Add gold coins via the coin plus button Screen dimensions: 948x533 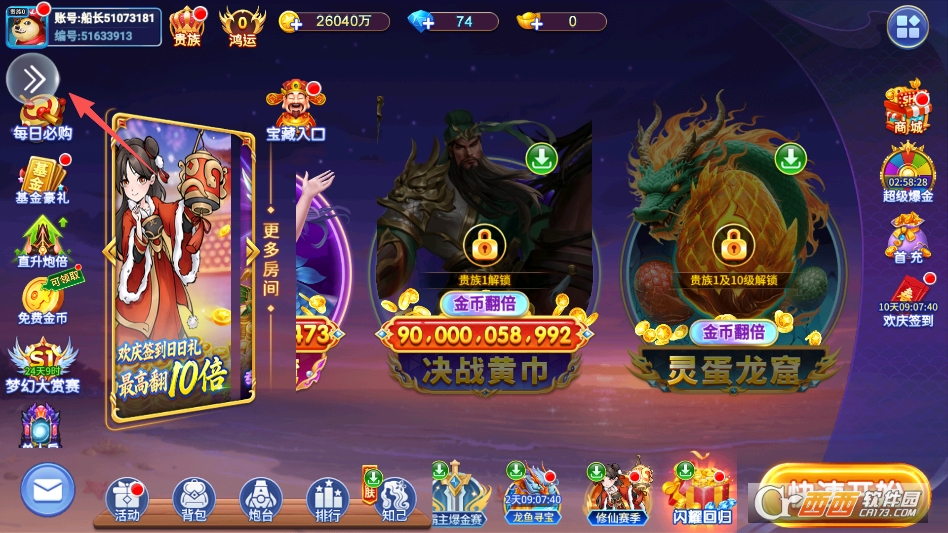point(292,22)
